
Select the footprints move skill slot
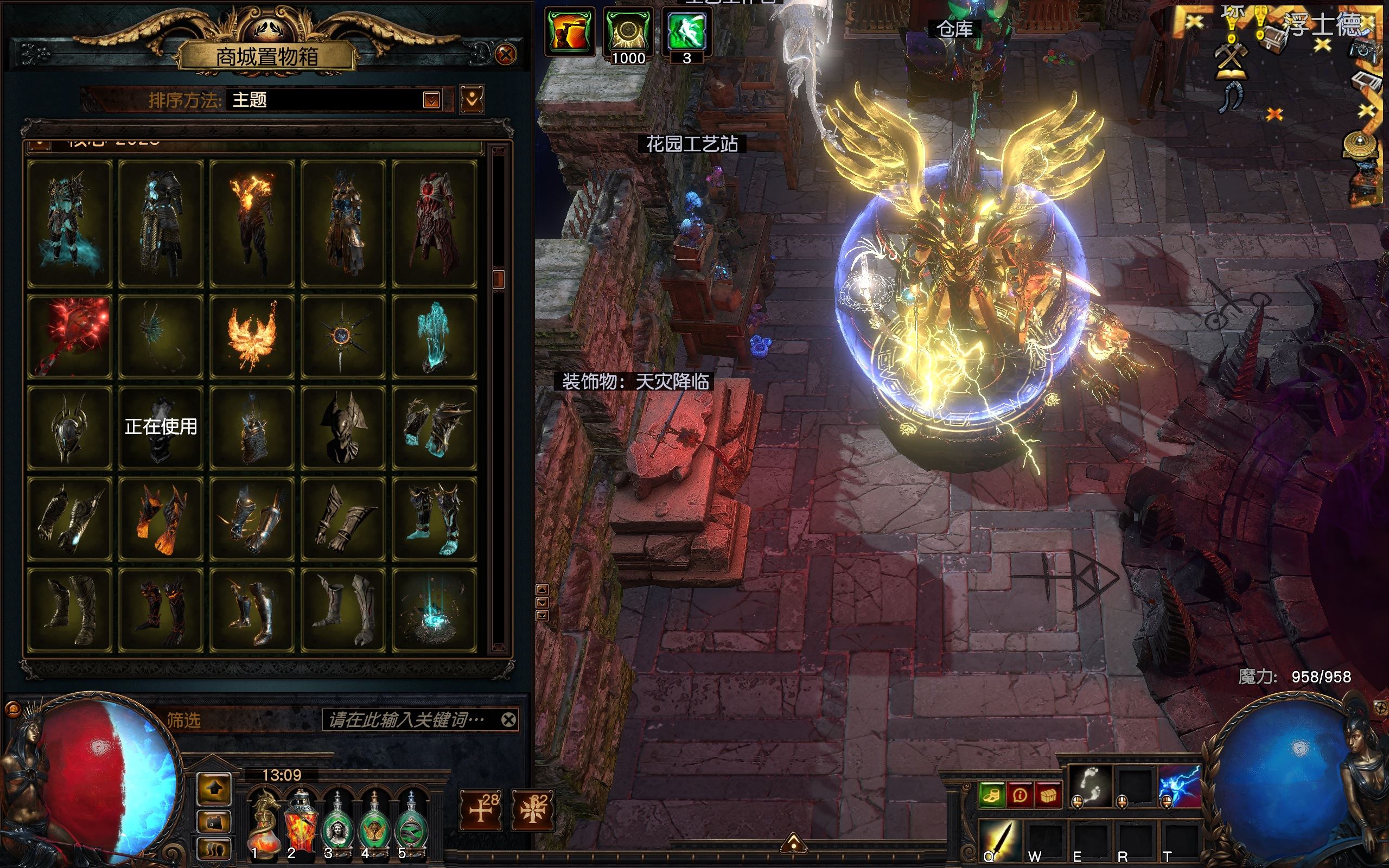[1089, 786]
